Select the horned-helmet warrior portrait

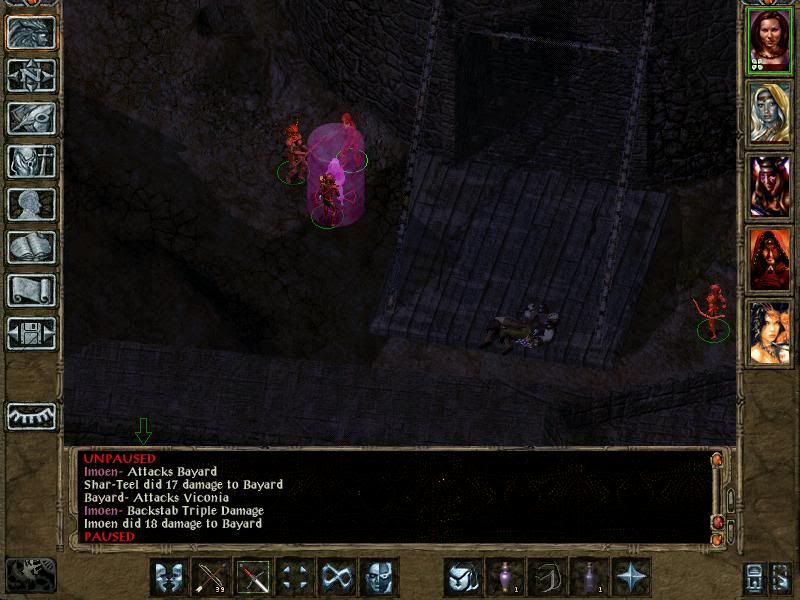(x=770, y=187)
